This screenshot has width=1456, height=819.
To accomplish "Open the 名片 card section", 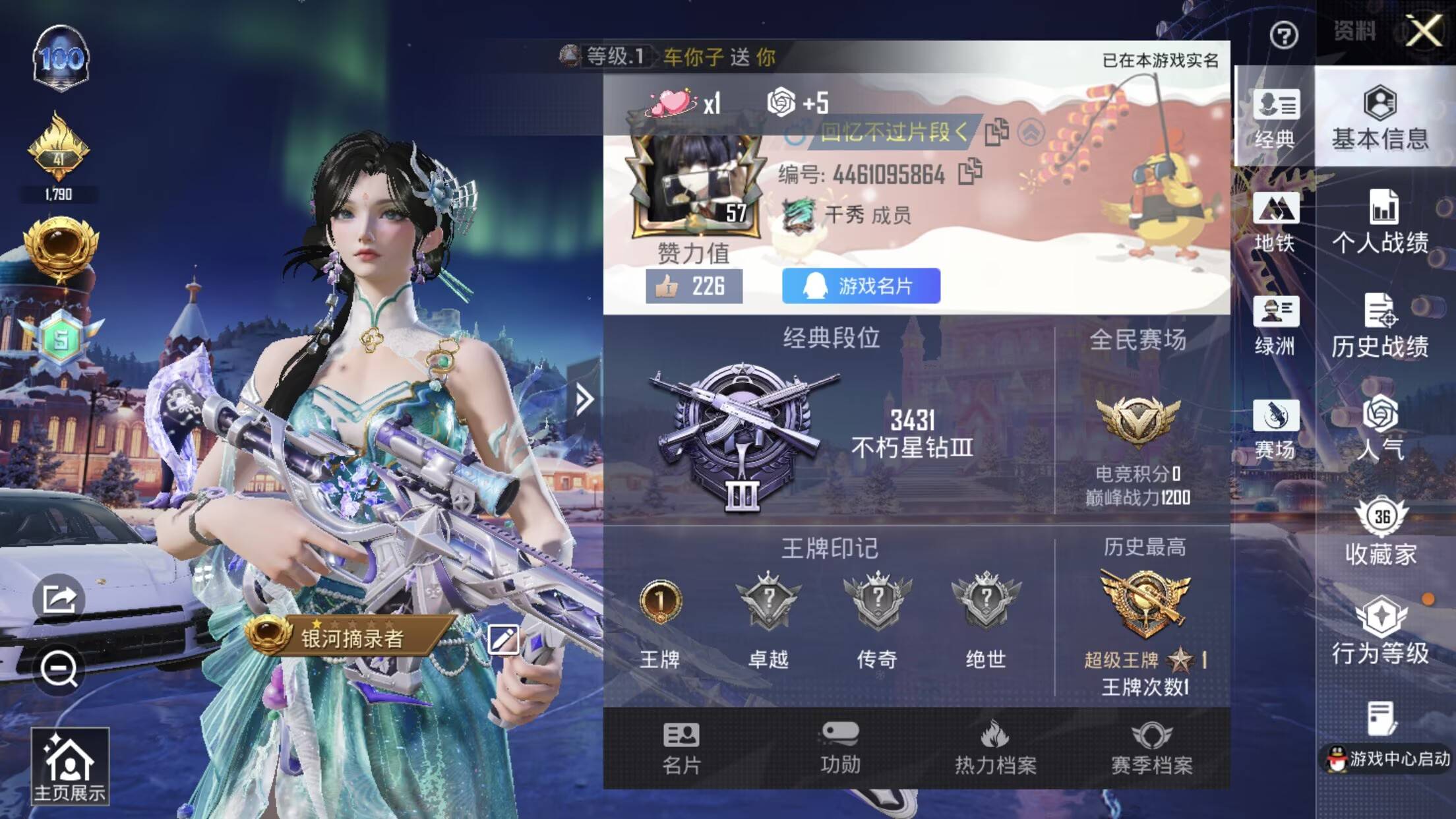I will pos(681,748).
